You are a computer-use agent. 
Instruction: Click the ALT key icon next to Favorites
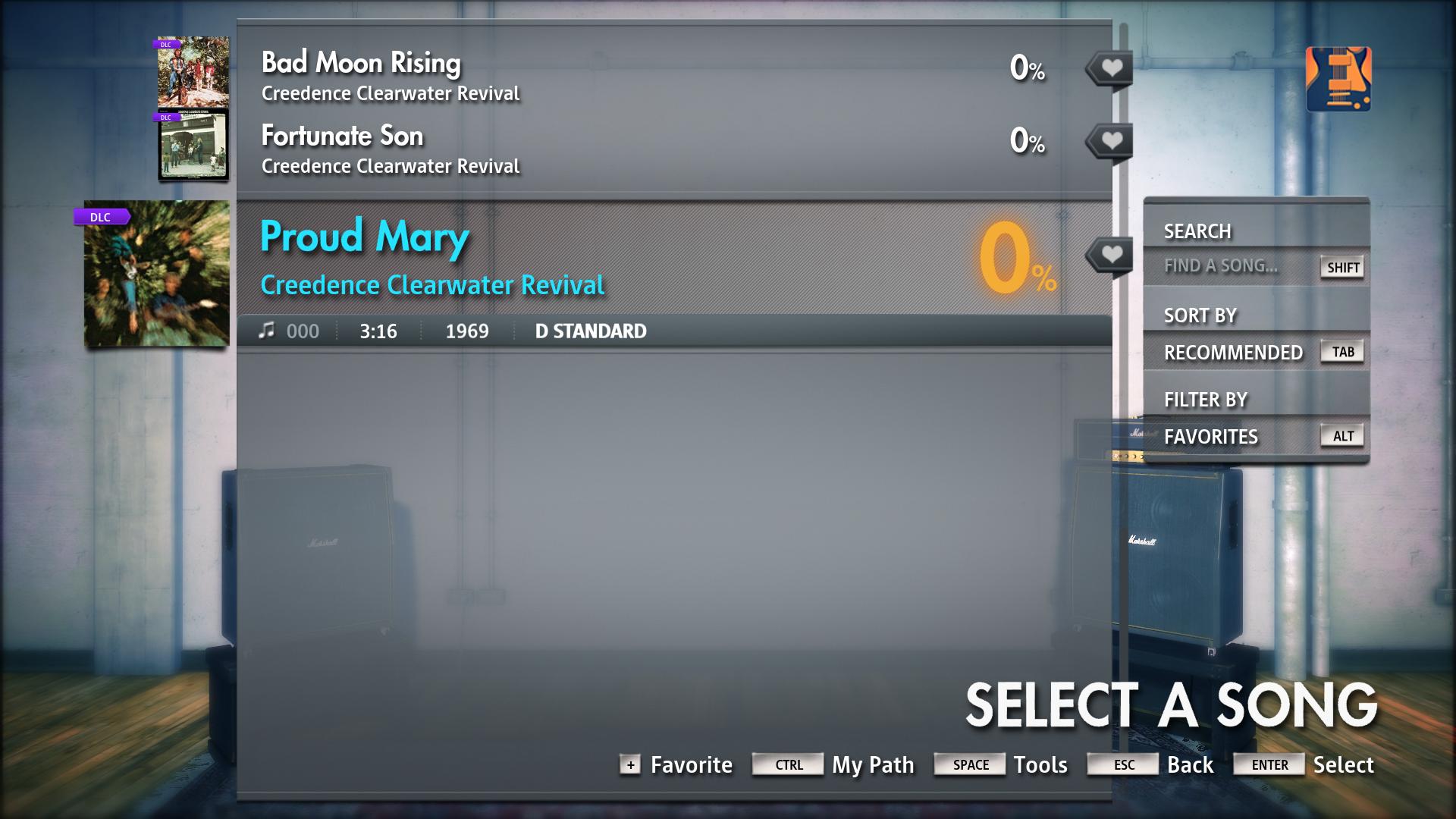pyautogui.click(x=1341, y=436)
